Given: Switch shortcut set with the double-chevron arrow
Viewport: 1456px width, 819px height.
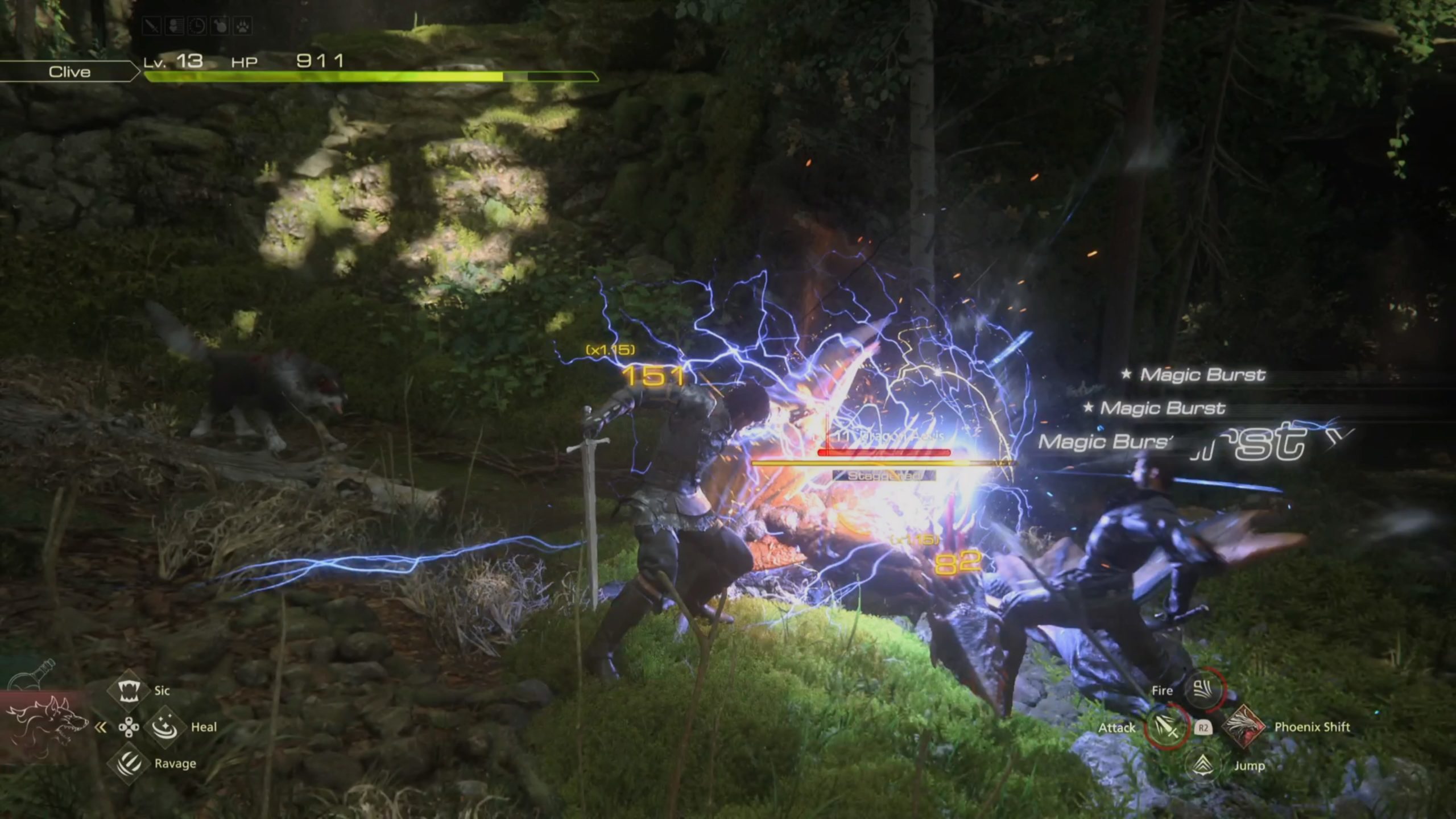Looking at the screenshot, I should pos(101,727).
